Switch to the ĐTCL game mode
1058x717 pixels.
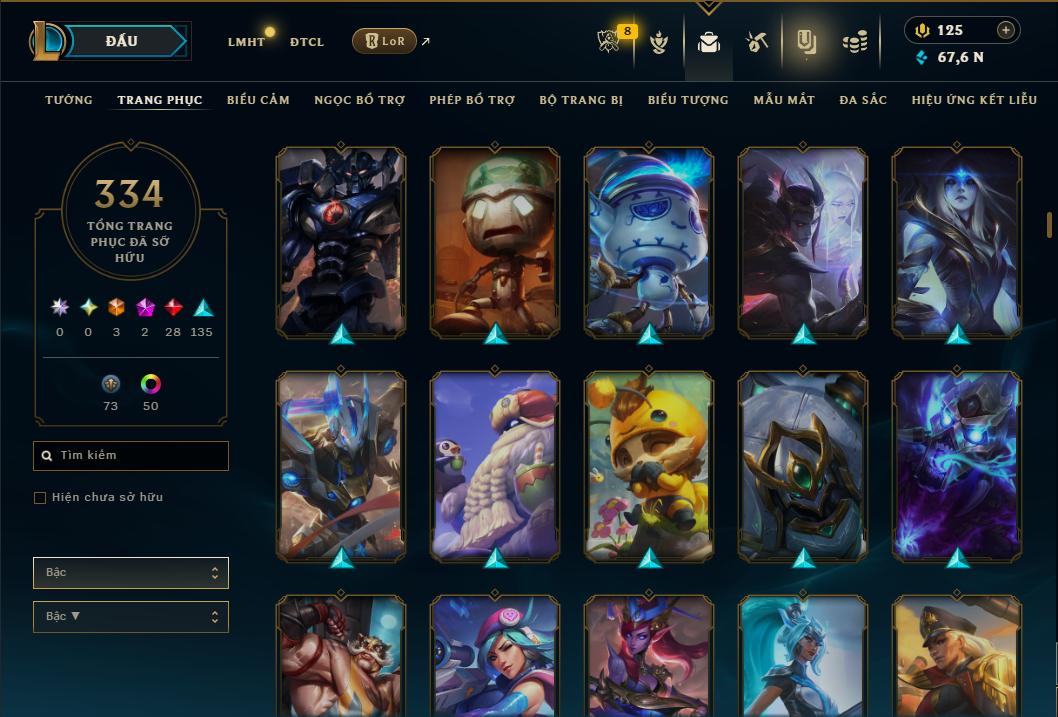point(306,42)
